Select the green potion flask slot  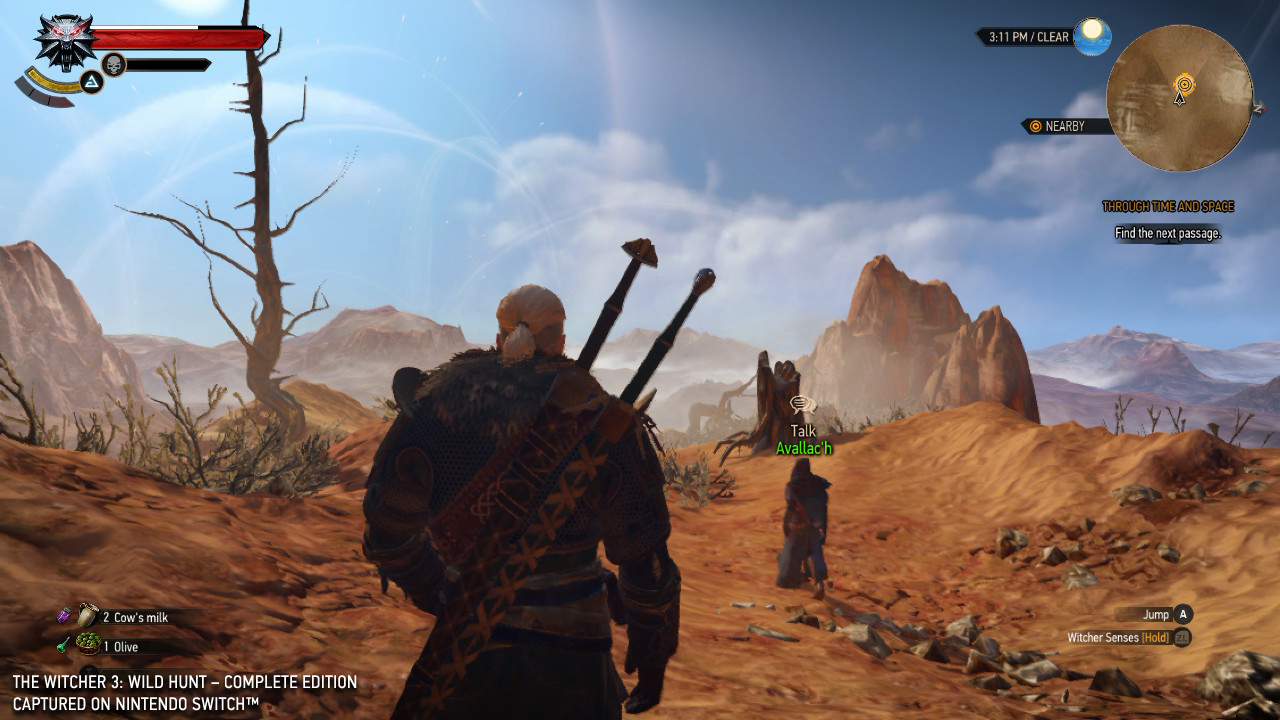(63, 646)
